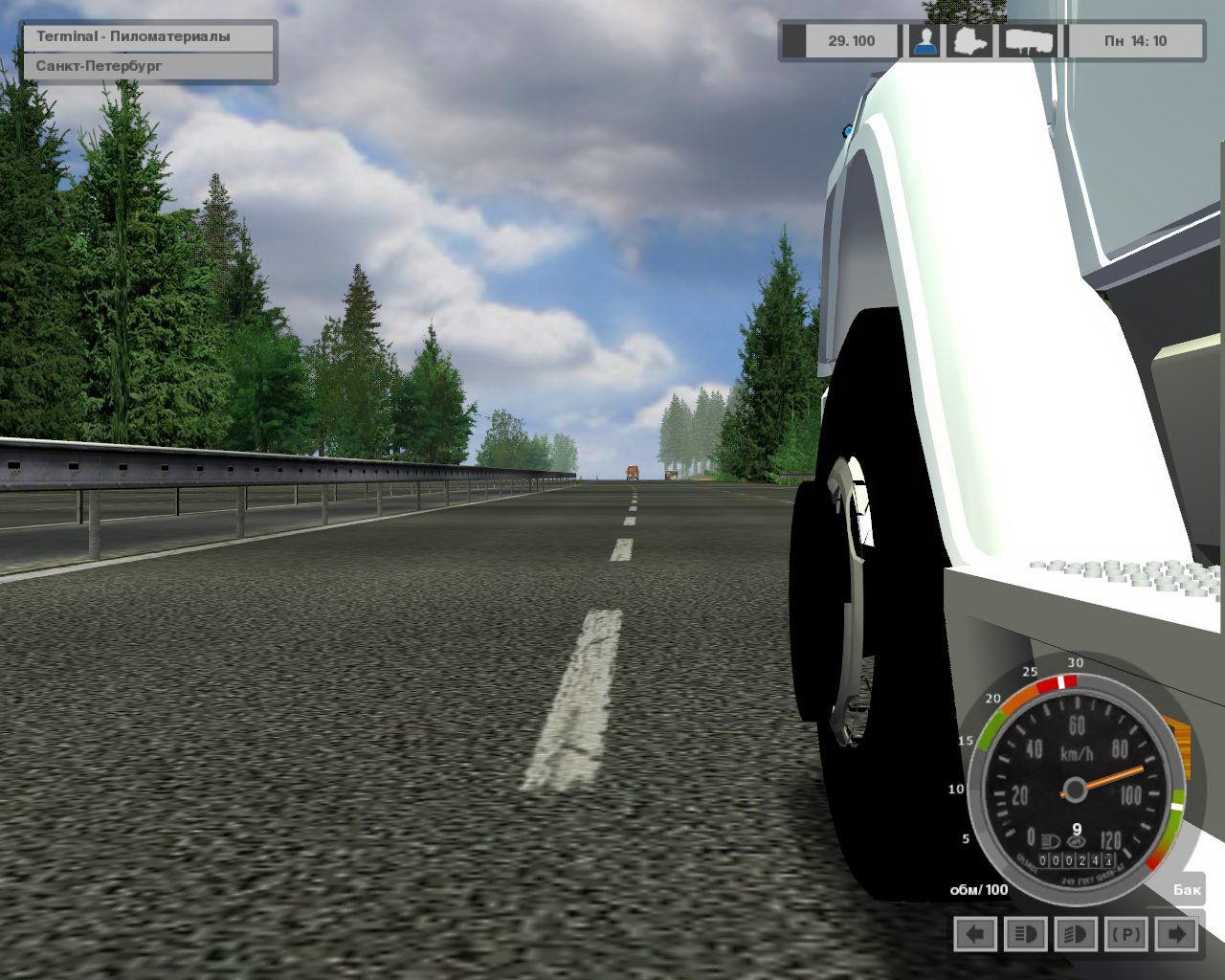The width and height of the screenshot is (1225, 980).
Task: Click the Terminal - Пиломатериалы cargo panel
Action: click(150, 37)
